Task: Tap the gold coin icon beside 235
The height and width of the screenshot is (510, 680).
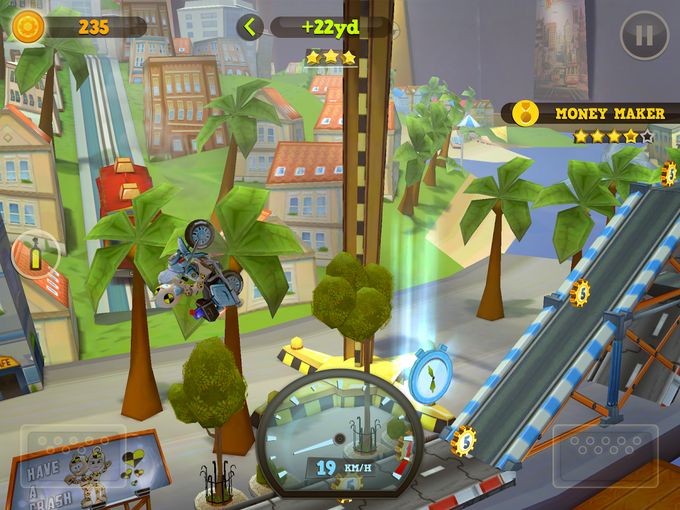Action: 28,26
